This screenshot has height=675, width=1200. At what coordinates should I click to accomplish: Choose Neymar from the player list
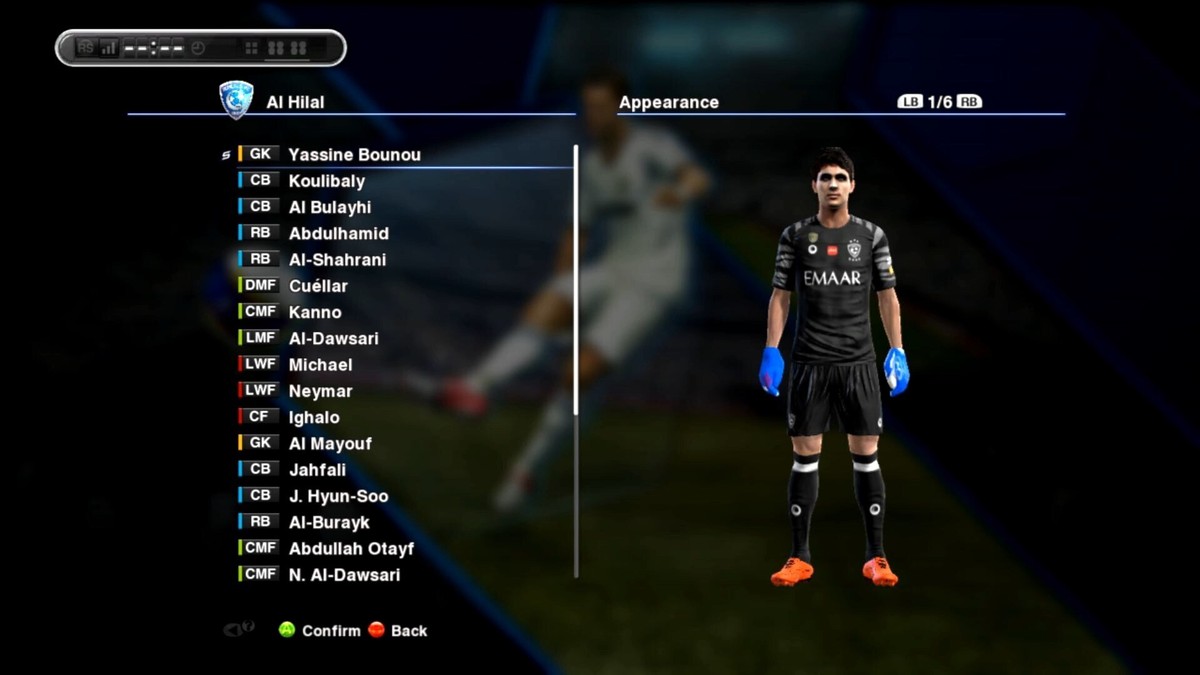pos(320,391)
